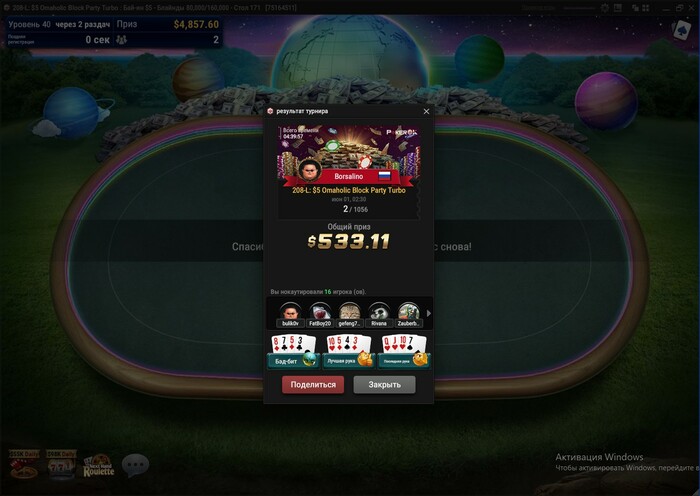Dismiss the result window using its X
Screen dimensions: 700x496
click(x=426, y=111)
